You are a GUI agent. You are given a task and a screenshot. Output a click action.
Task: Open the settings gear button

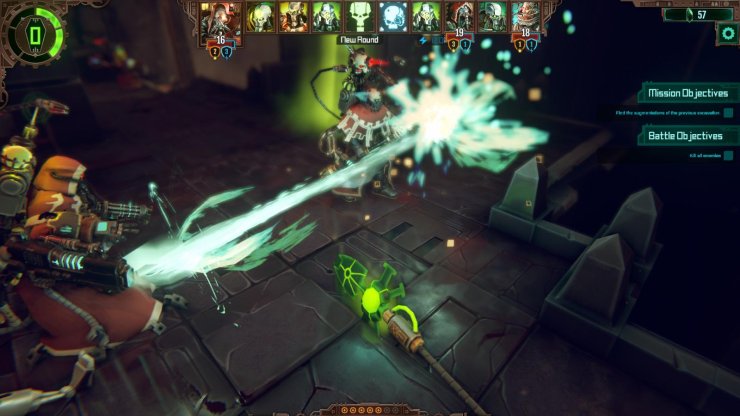point(727,33)
